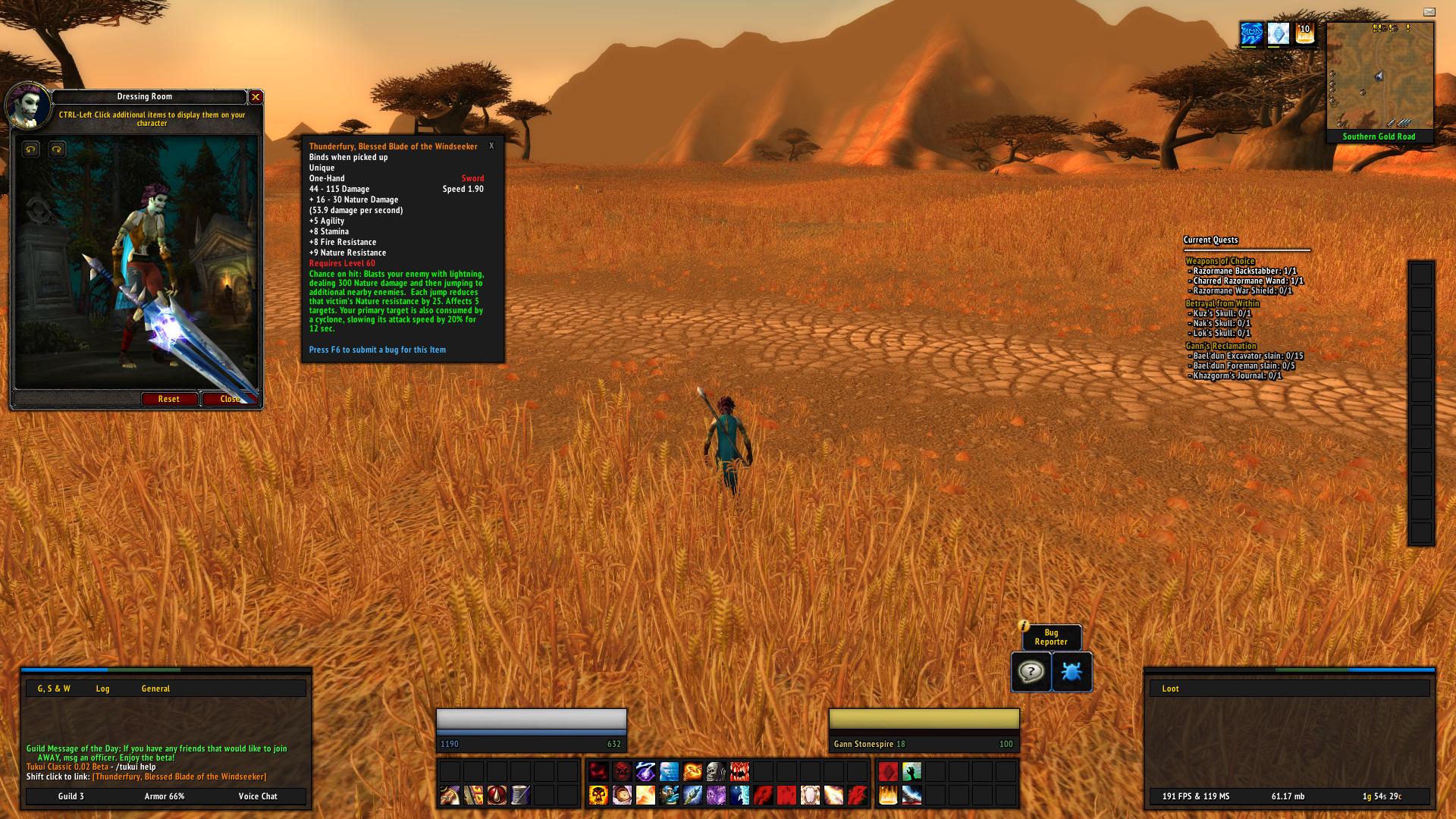Open the Thunderfury item link in chat
Image resolution: width=1456 pixels, height=819 pixels.
click(x=179, y=777)
